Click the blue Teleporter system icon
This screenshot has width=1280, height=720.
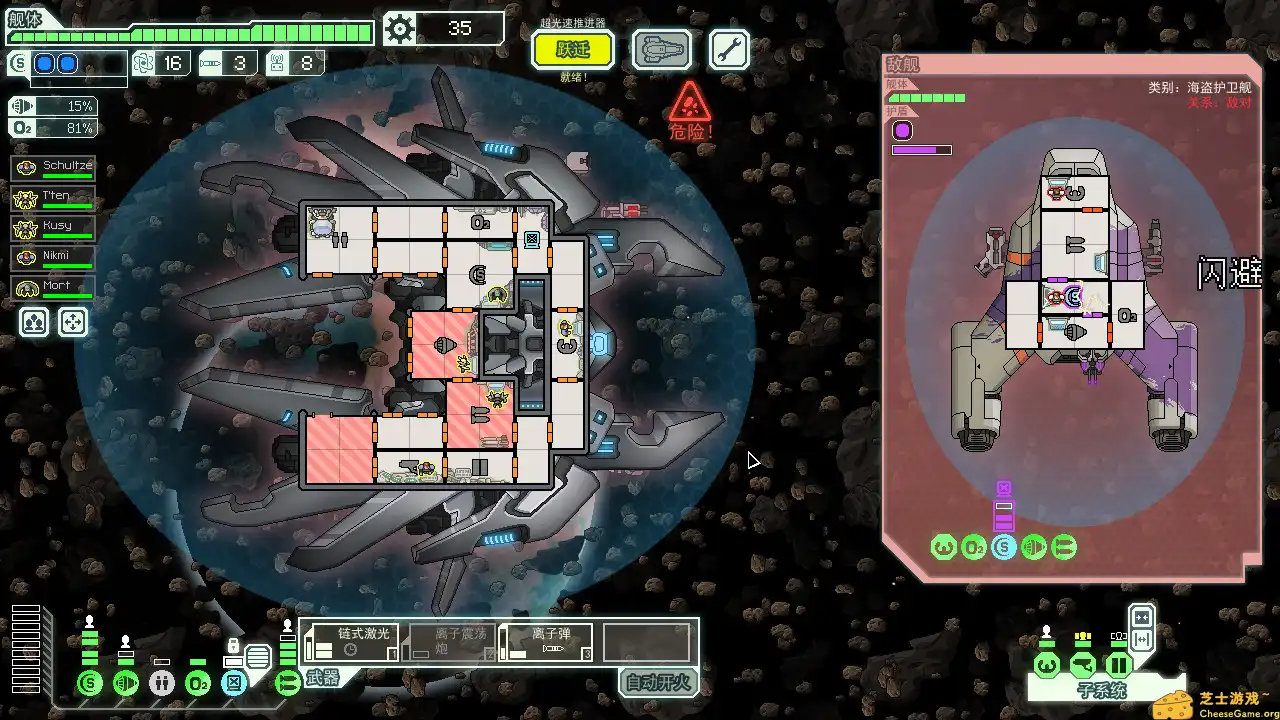(233, 683)
